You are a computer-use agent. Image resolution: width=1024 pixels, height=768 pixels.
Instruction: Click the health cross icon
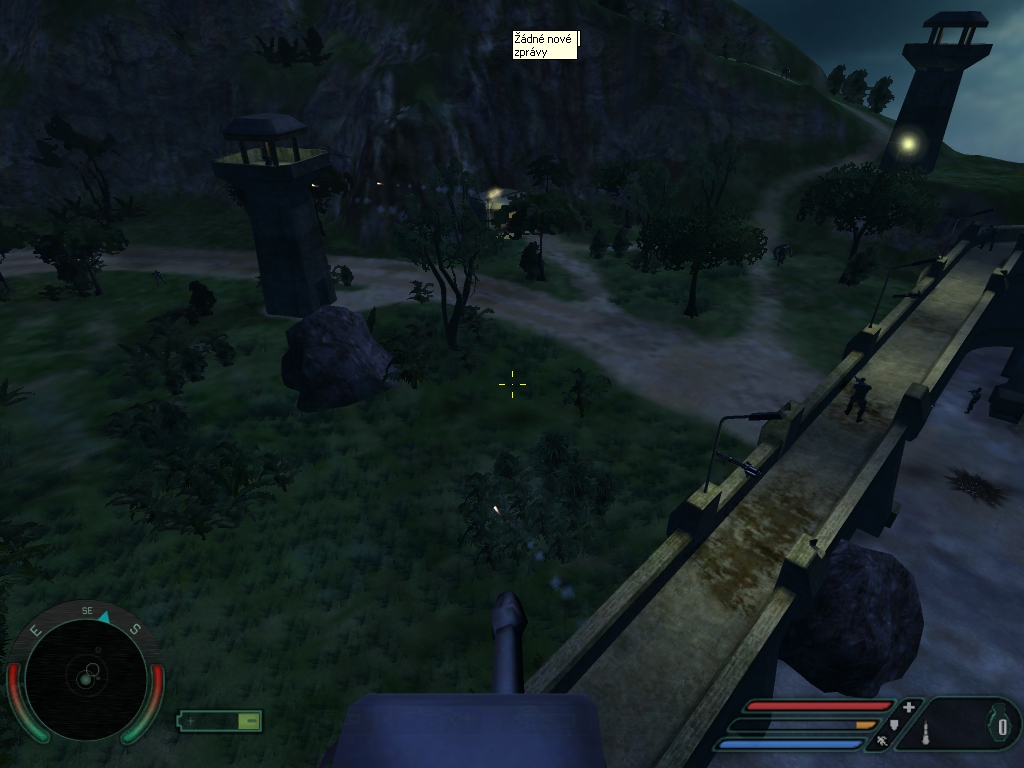[x=908, y=707]
